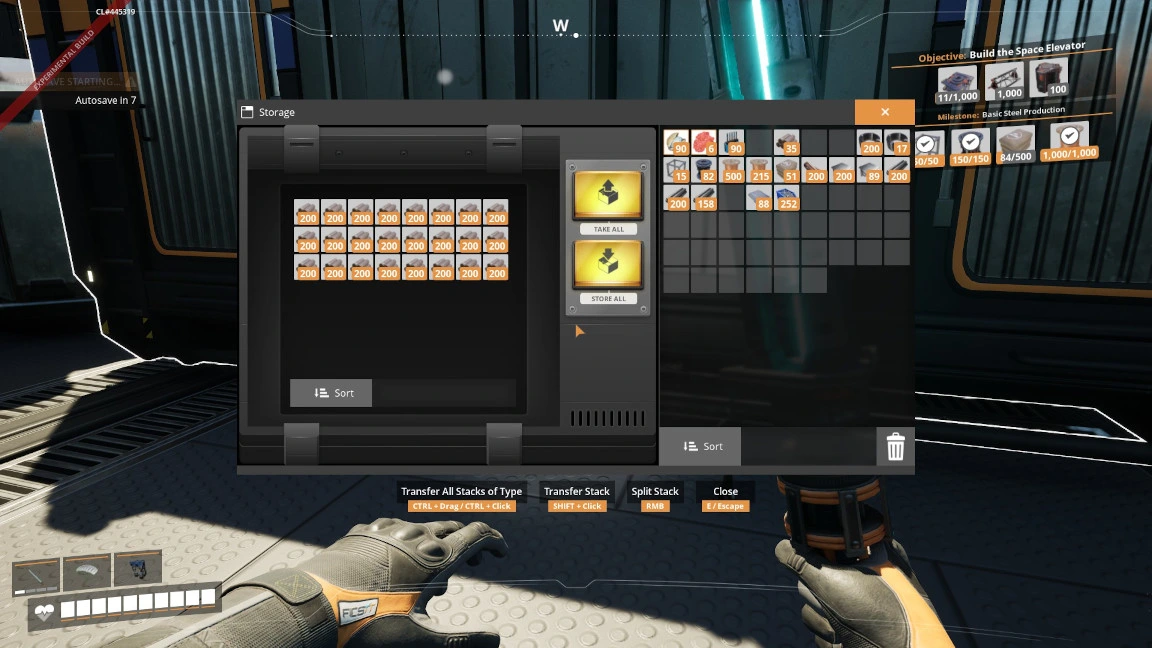Select the parachute equipment slot
This screenshot has height=648, width=1152.
pos(87,572)
